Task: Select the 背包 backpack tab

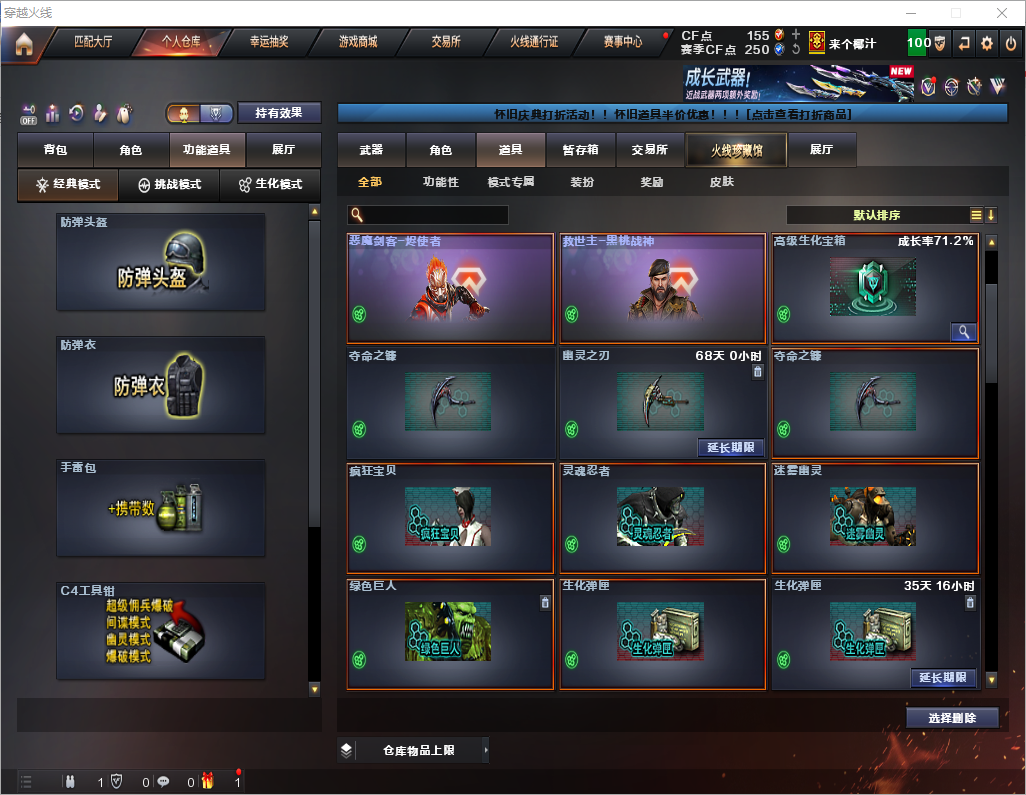Action: (55, 150)
